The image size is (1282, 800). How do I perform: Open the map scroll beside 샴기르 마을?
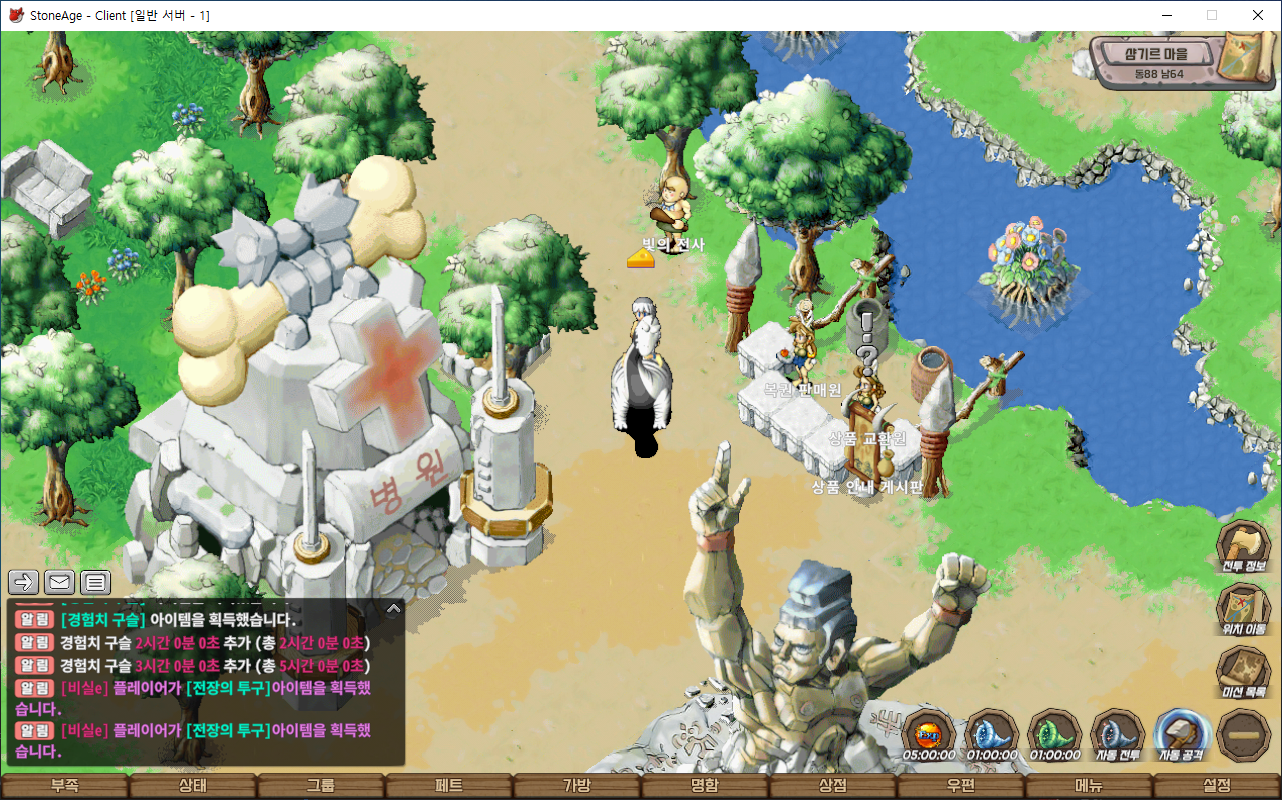point(1243,57)
